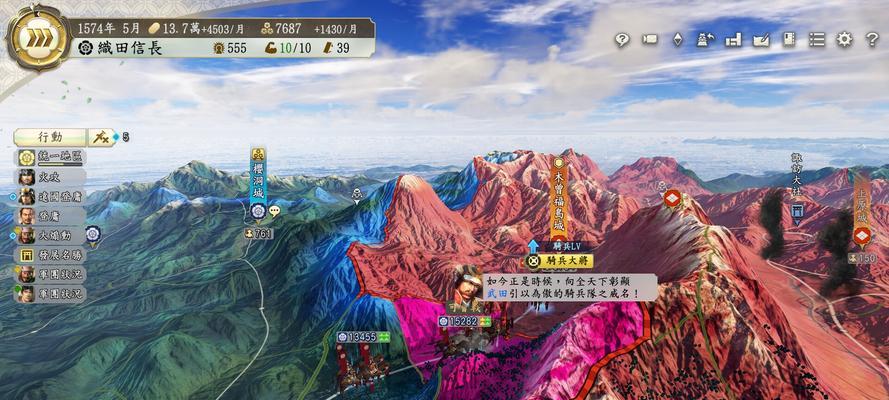Select the castle return arrow icon
The image size is (889, 400).
[x=705, y=40]
